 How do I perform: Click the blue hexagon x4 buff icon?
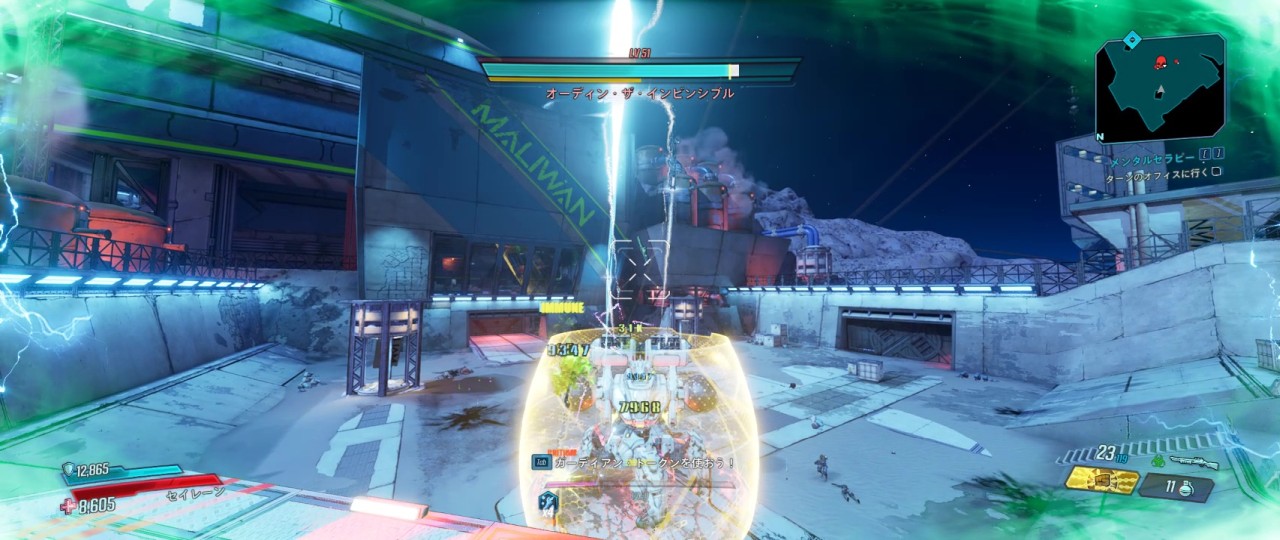tap(548, 503)
